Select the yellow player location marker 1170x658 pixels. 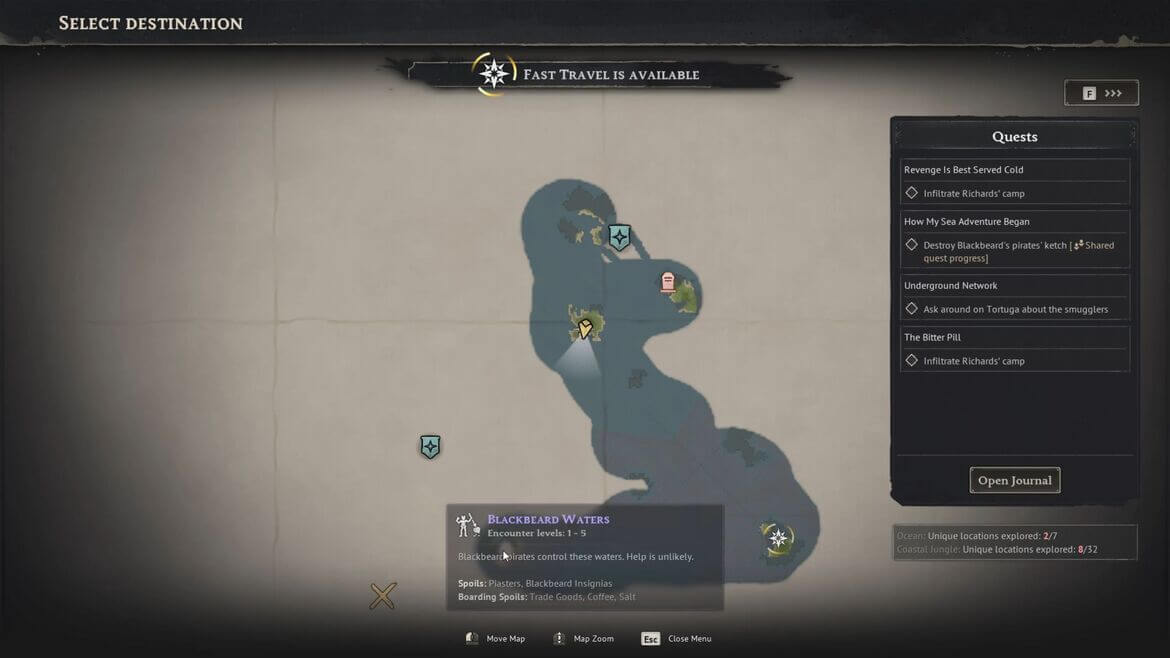(585, 327)
